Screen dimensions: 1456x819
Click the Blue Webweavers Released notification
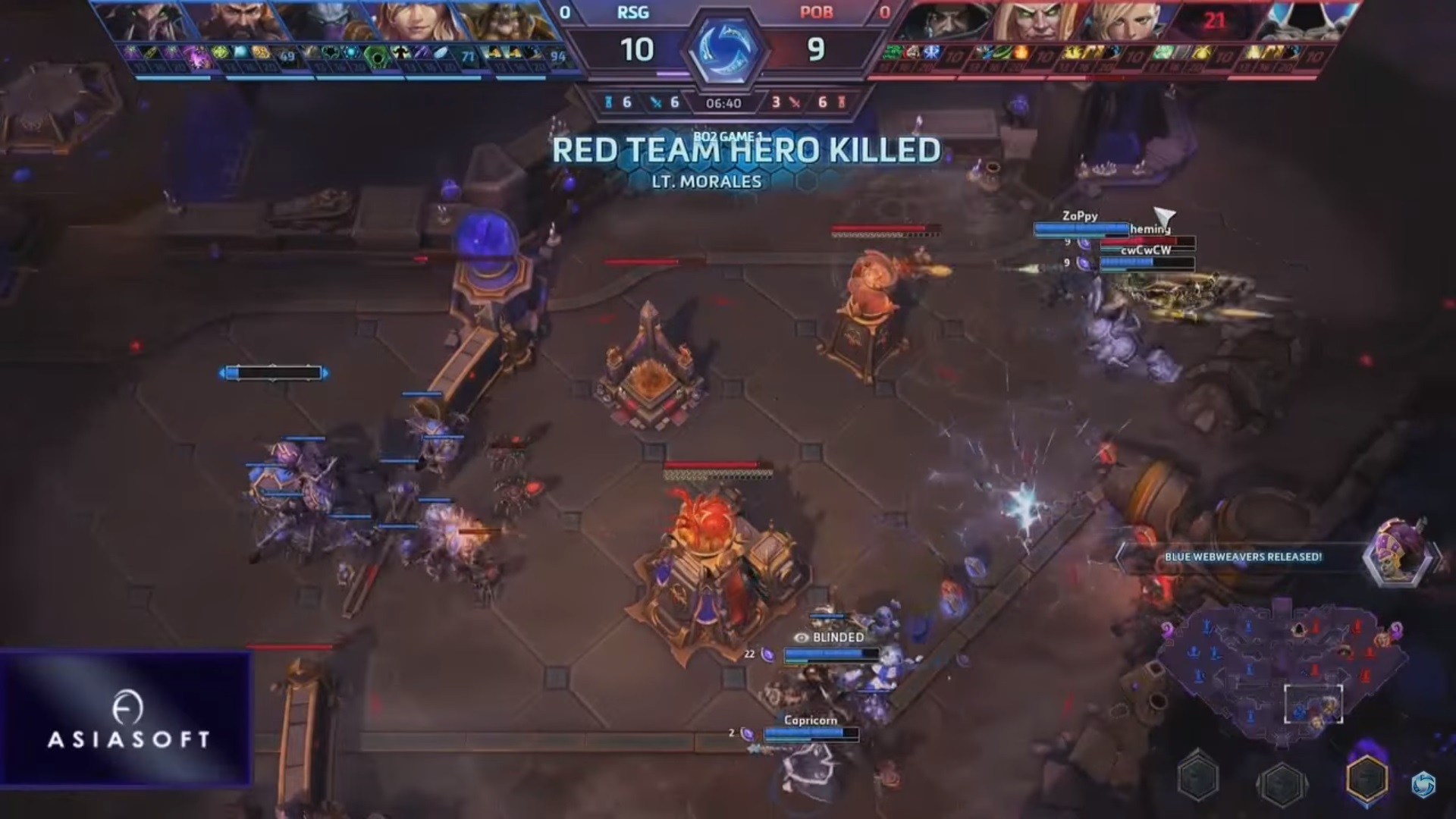click(1242, 557)
